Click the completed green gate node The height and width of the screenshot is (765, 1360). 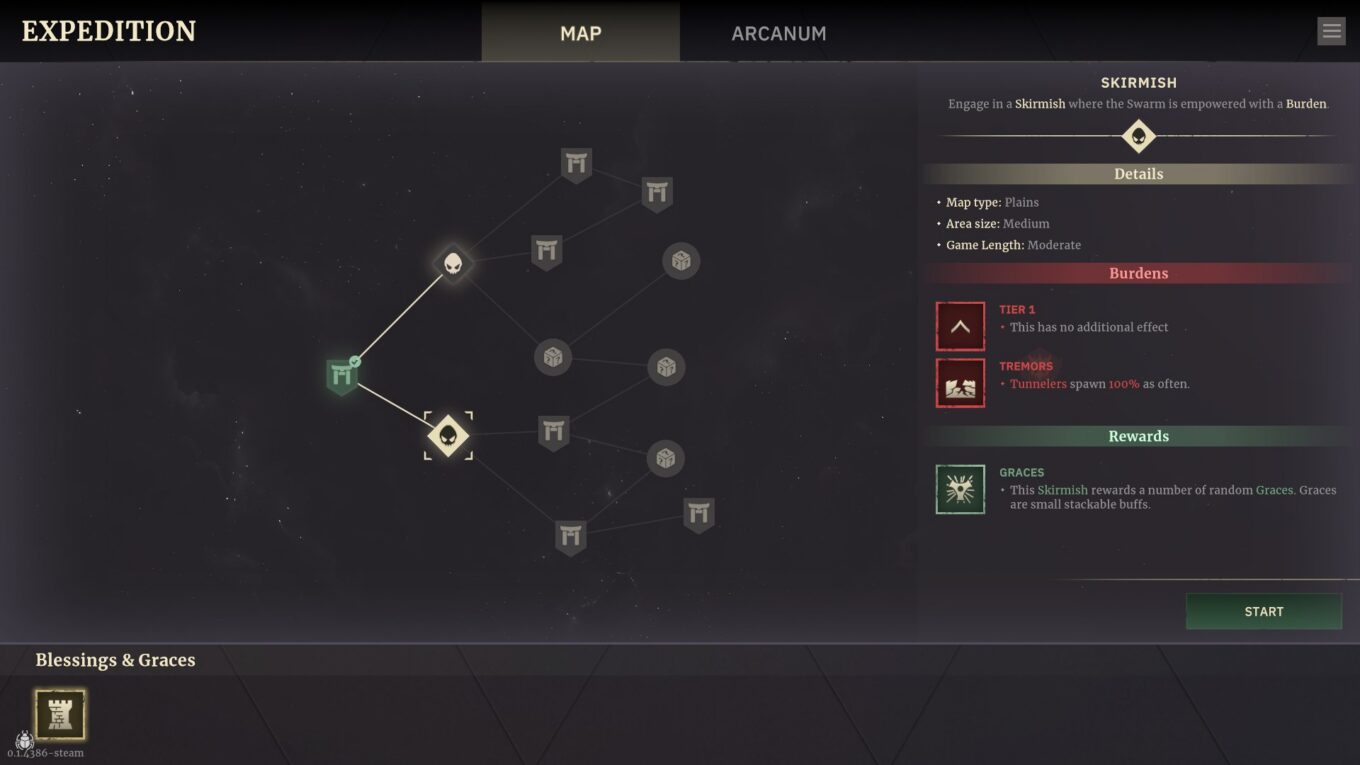342,376
